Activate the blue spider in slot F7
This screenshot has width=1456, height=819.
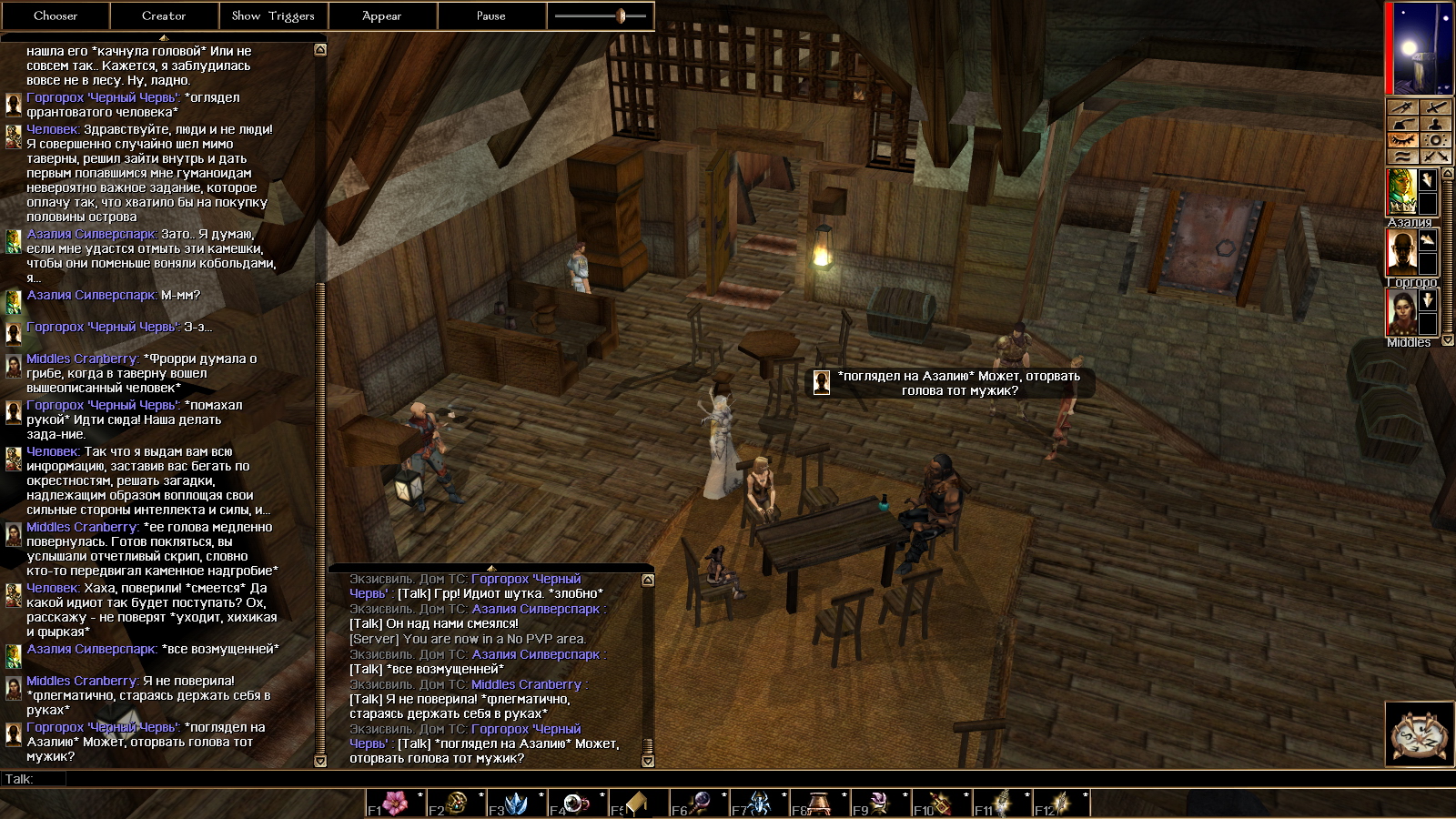click(x=758, y=804)
